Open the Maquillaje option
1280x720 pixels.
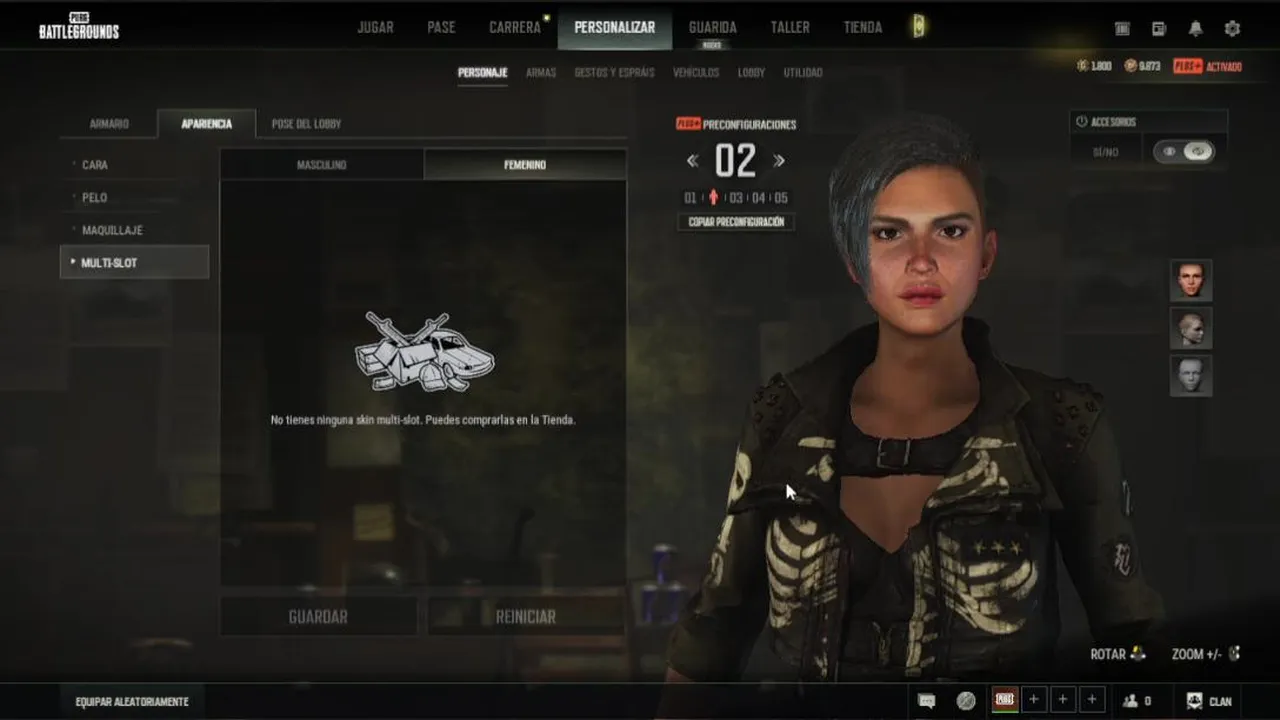(x=112, y=230)
